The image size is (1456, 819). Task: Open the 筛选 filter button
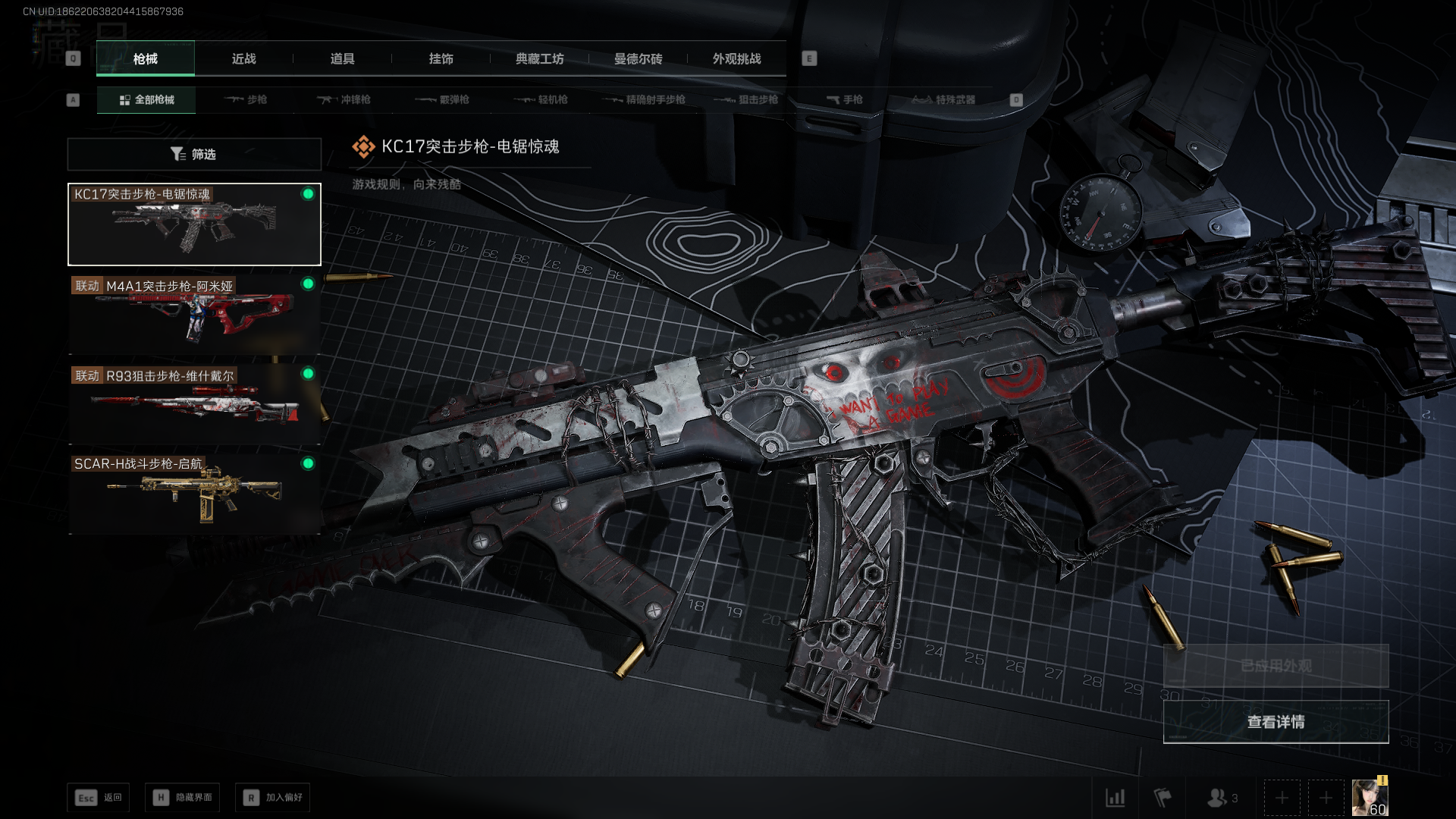(194, 154)
